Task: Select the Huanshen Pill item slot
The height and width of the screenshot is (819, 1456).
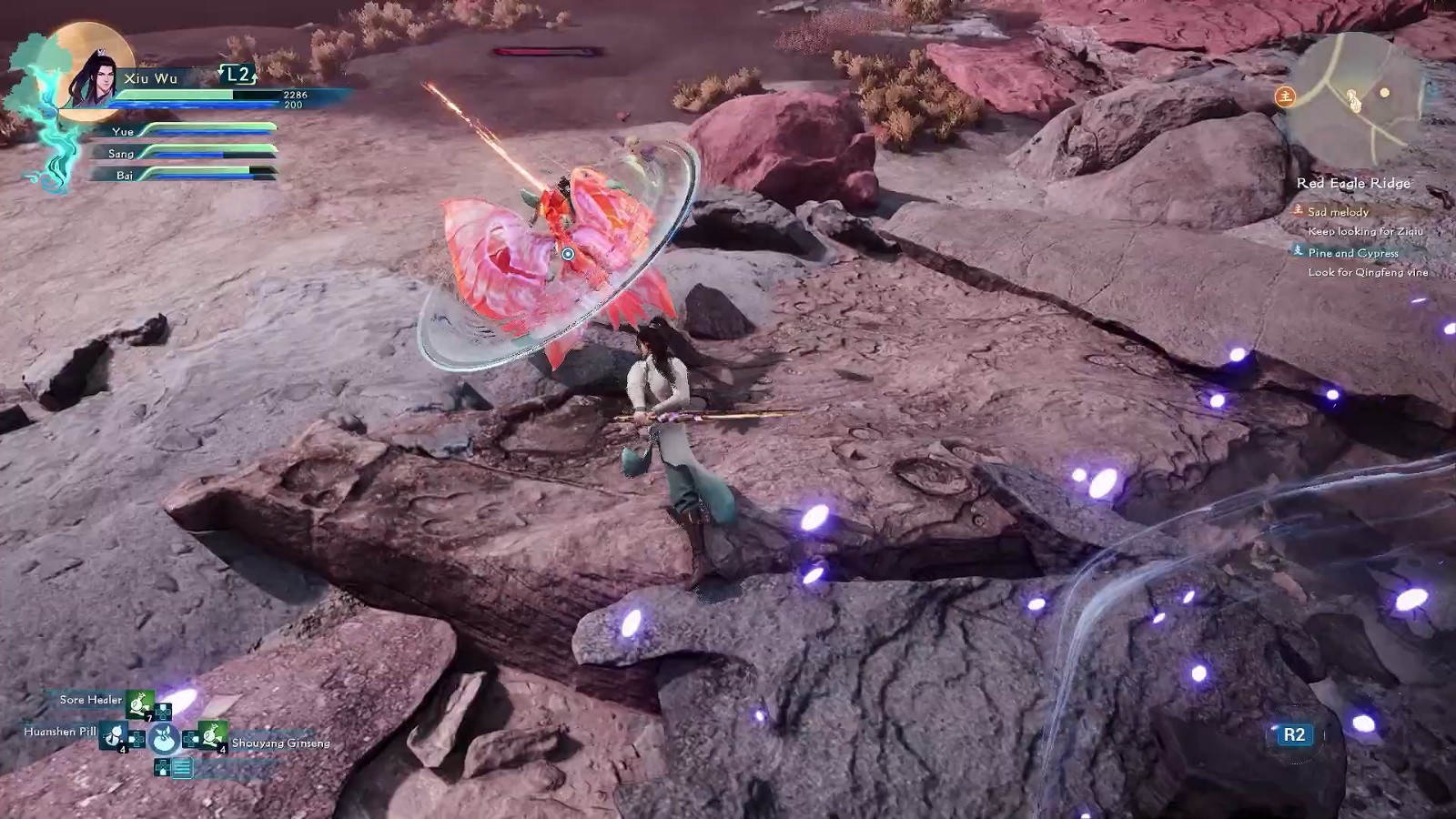Action: click(113, 734)
